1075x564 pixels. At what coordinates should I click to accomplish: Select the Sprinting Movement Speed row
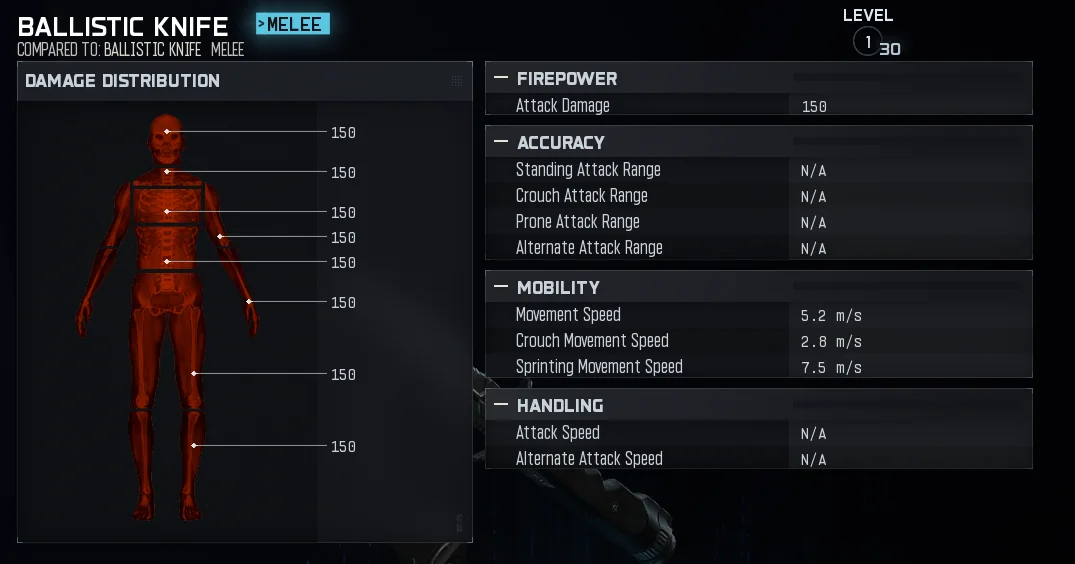pos(758,367)
